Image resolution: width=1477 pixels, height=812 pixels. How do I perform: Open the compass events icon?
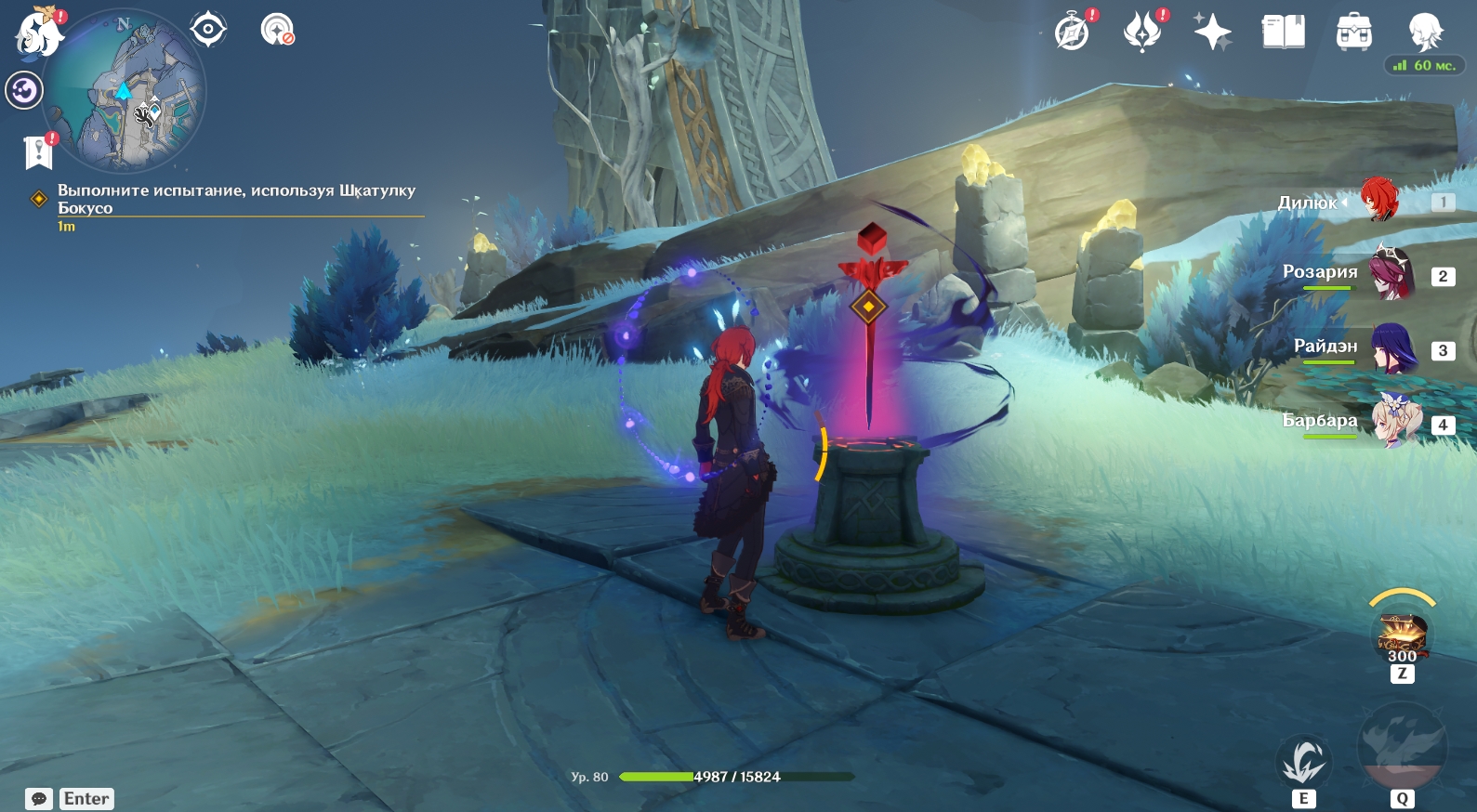click(x=1072, y=32)
